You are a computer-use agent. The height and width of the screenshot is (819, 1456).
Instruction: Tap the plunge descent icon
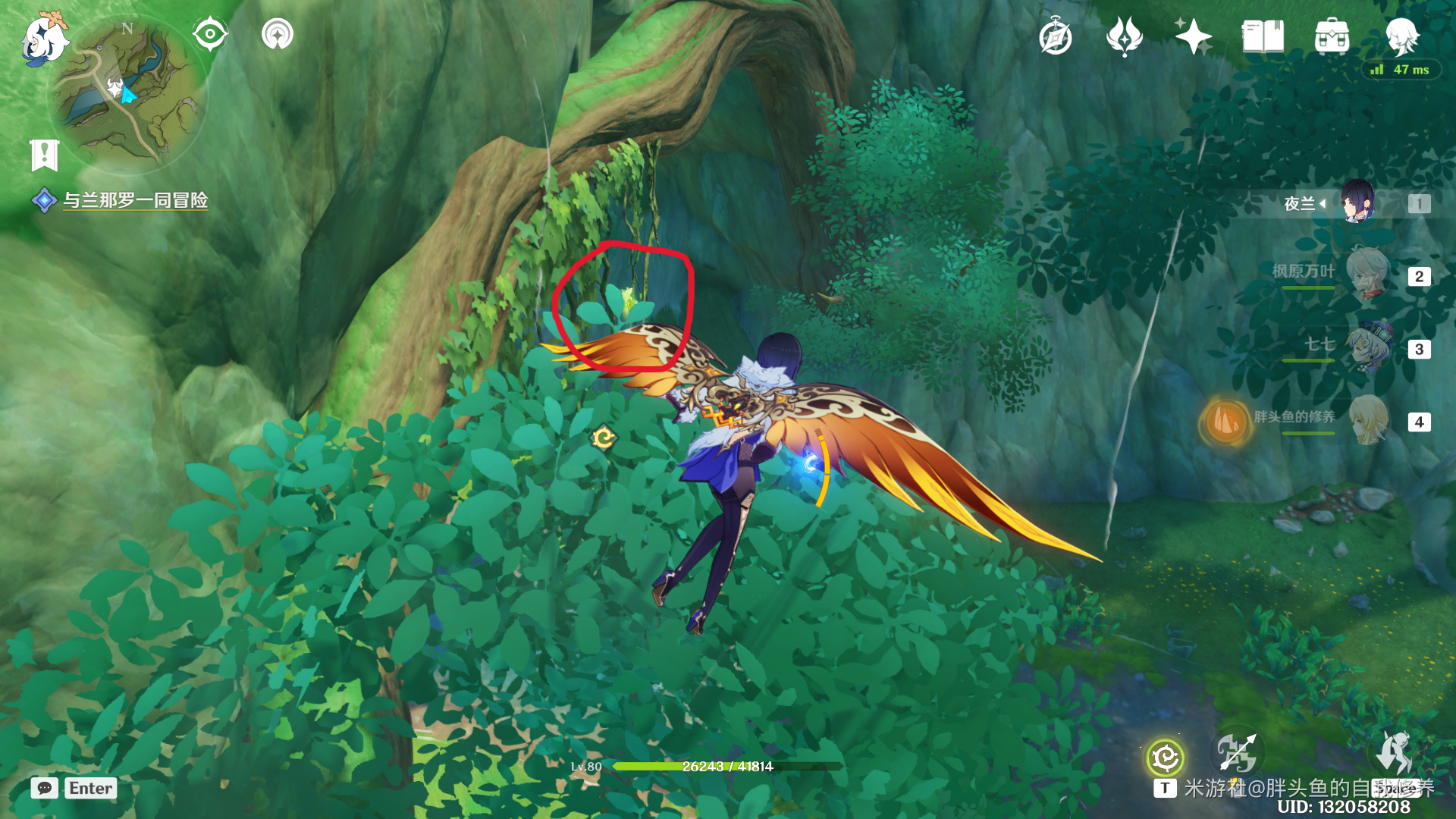[x=1393, y=752]
